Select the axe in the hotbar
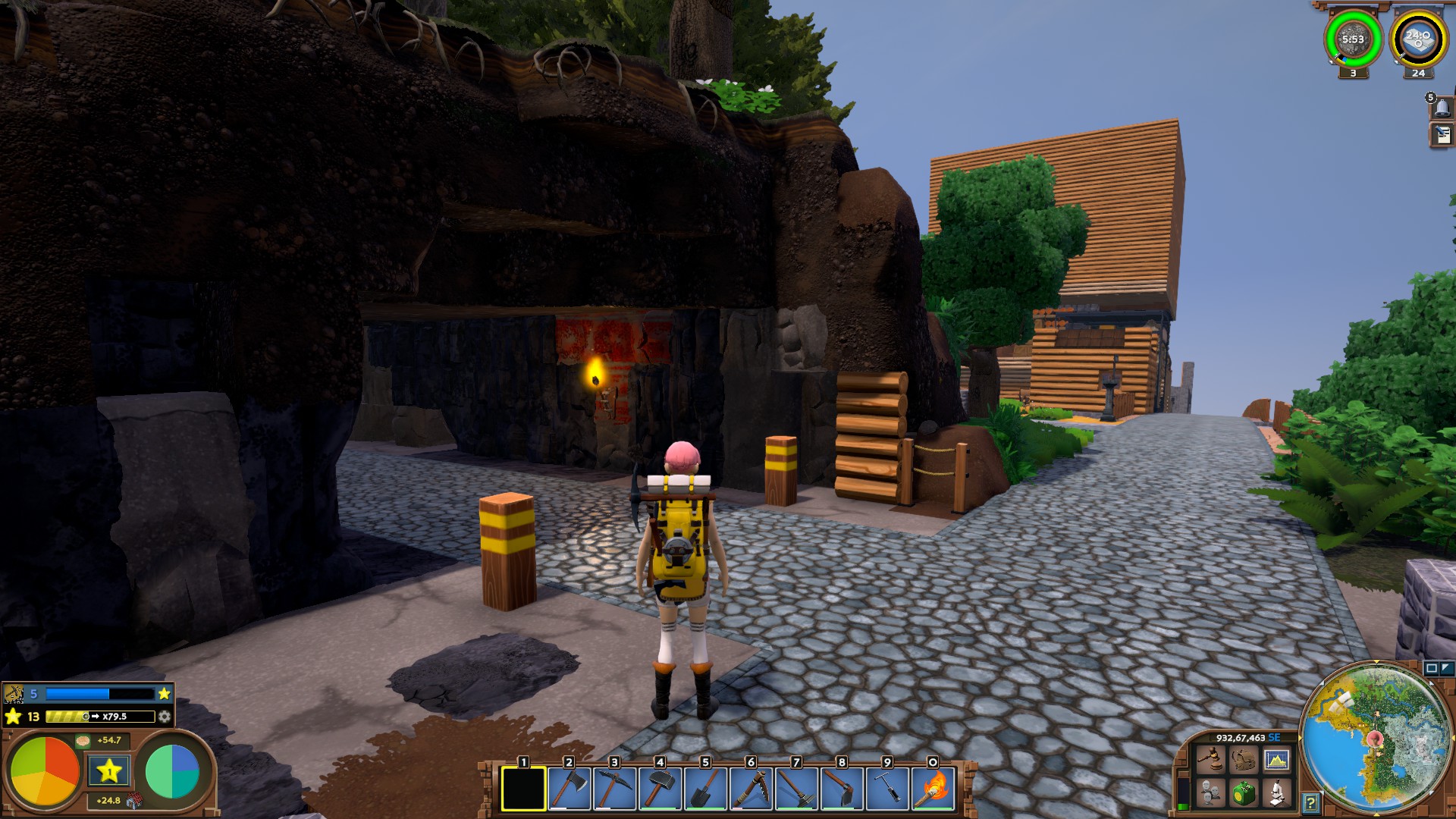Viewport: 1456px width, 819px height. tap(569, 789)
